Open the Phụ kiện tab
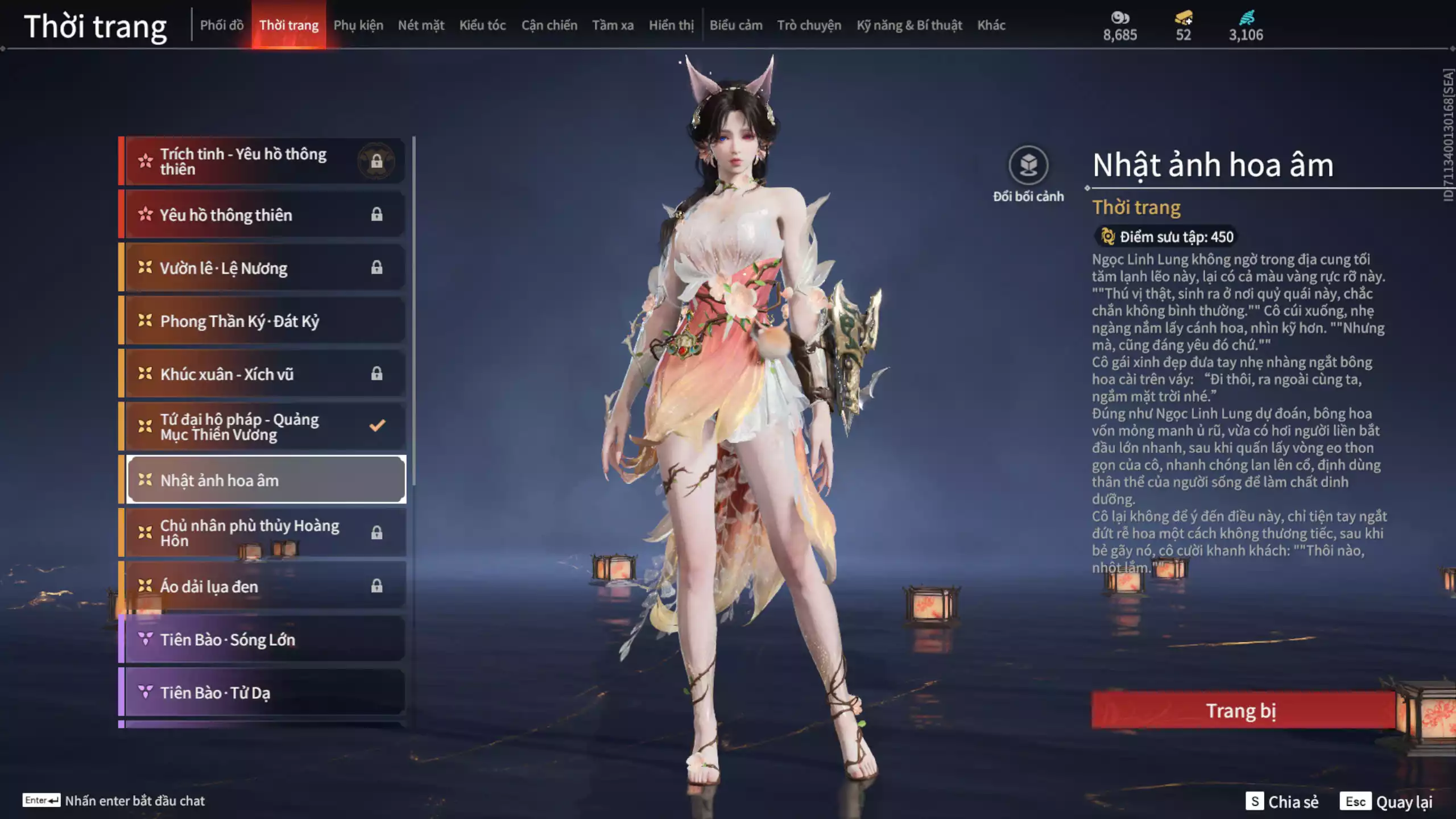1456x819 pixels. (358, 26)
